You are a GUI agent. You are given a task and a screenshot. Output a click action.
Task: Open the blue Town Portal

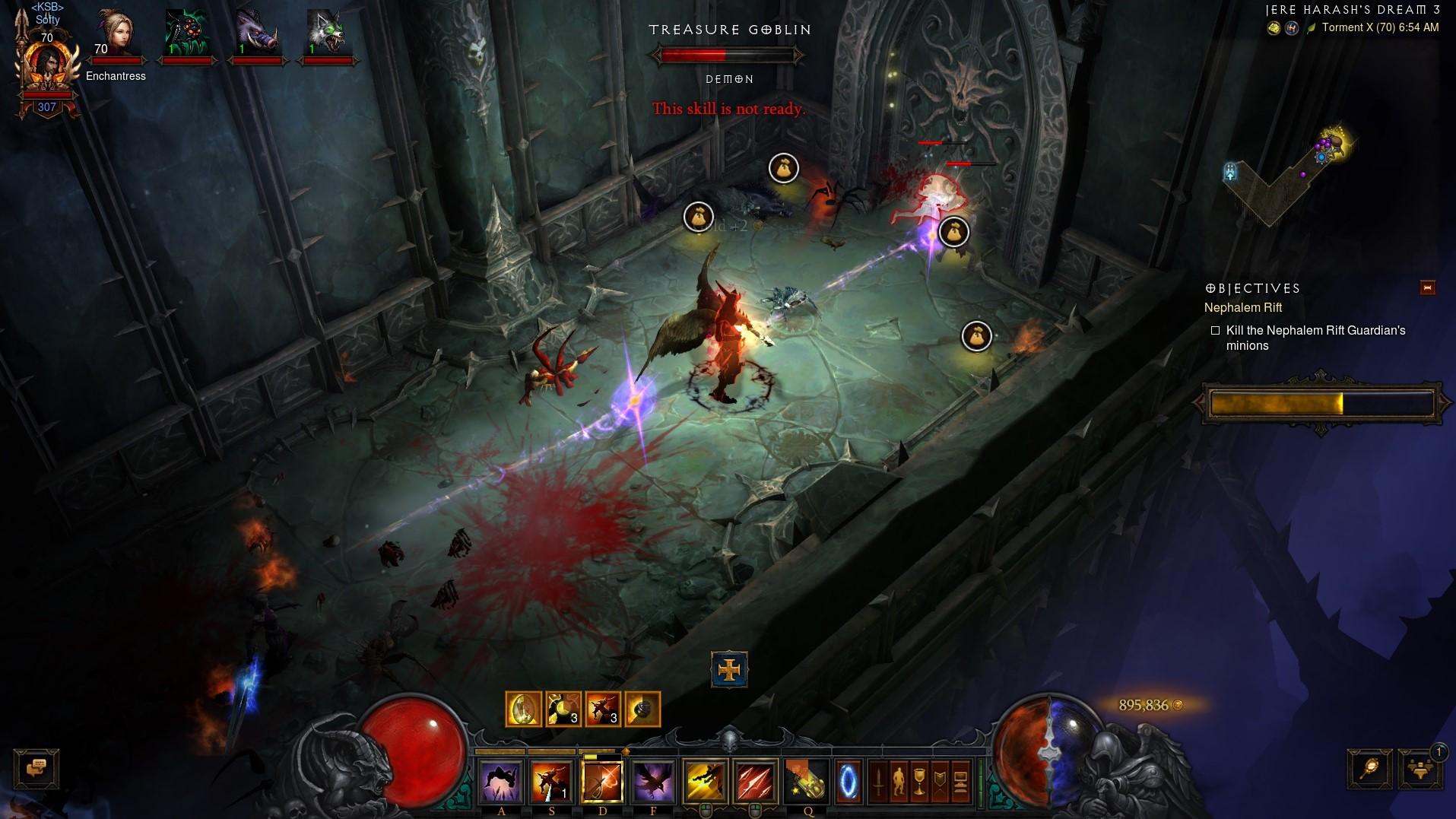(x=849, y=782)
